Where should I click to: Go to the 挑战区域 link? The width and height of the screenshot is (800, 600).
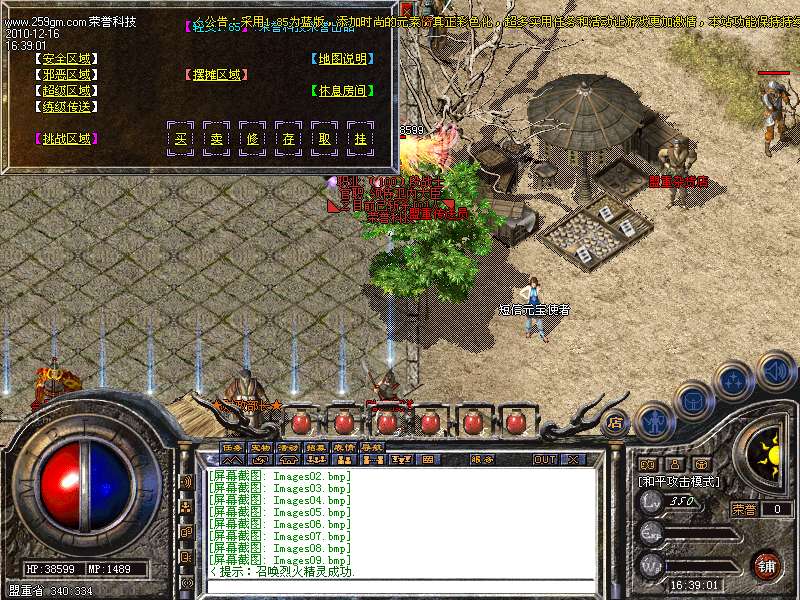tap(67, 139)
